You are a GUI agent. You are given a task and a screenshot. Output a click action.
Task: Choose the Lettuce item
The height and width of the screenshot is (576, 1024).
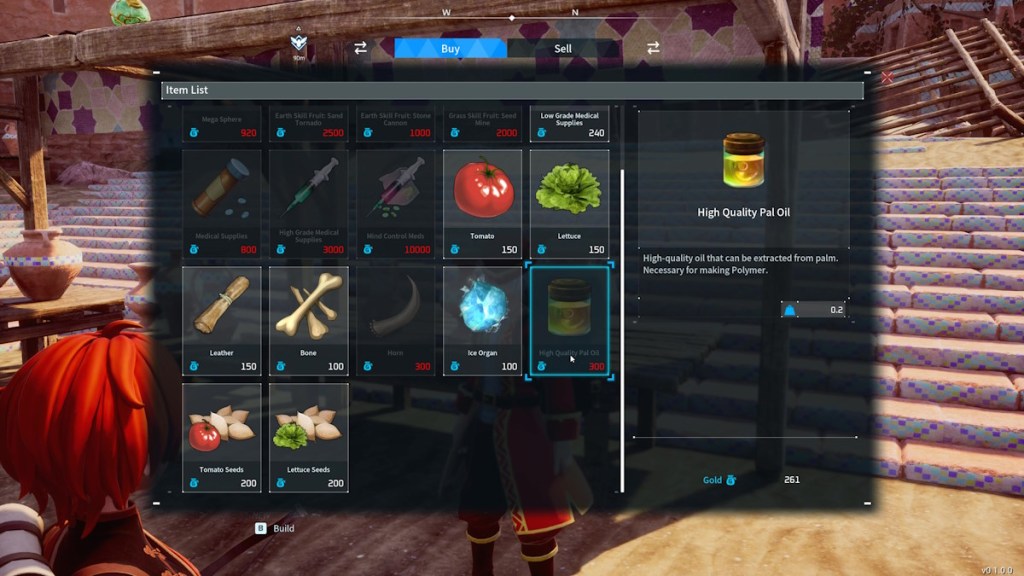point(569,204)
